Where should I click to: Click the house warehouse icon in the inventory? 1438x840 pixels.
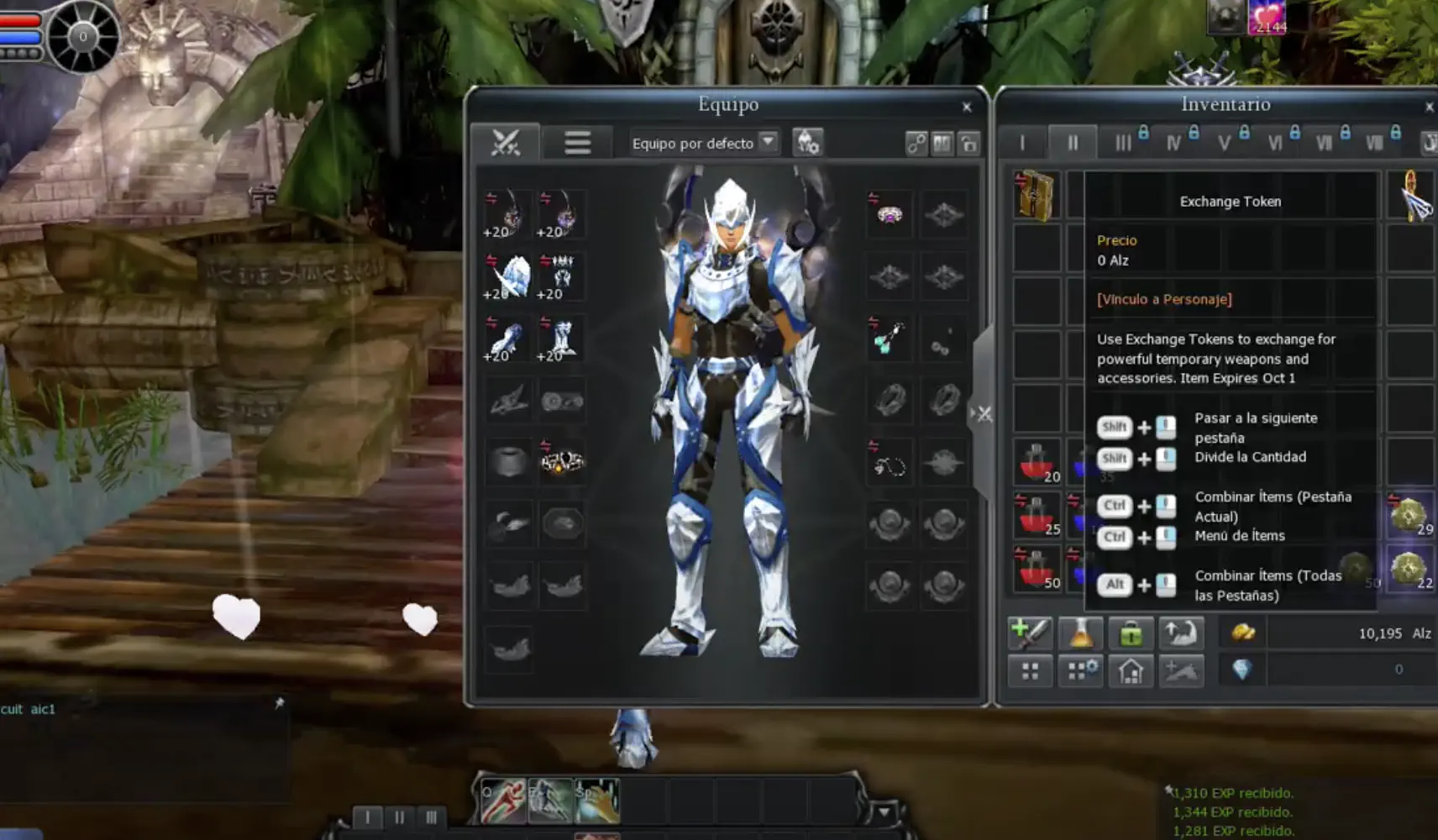click(x=1131, y=669)
